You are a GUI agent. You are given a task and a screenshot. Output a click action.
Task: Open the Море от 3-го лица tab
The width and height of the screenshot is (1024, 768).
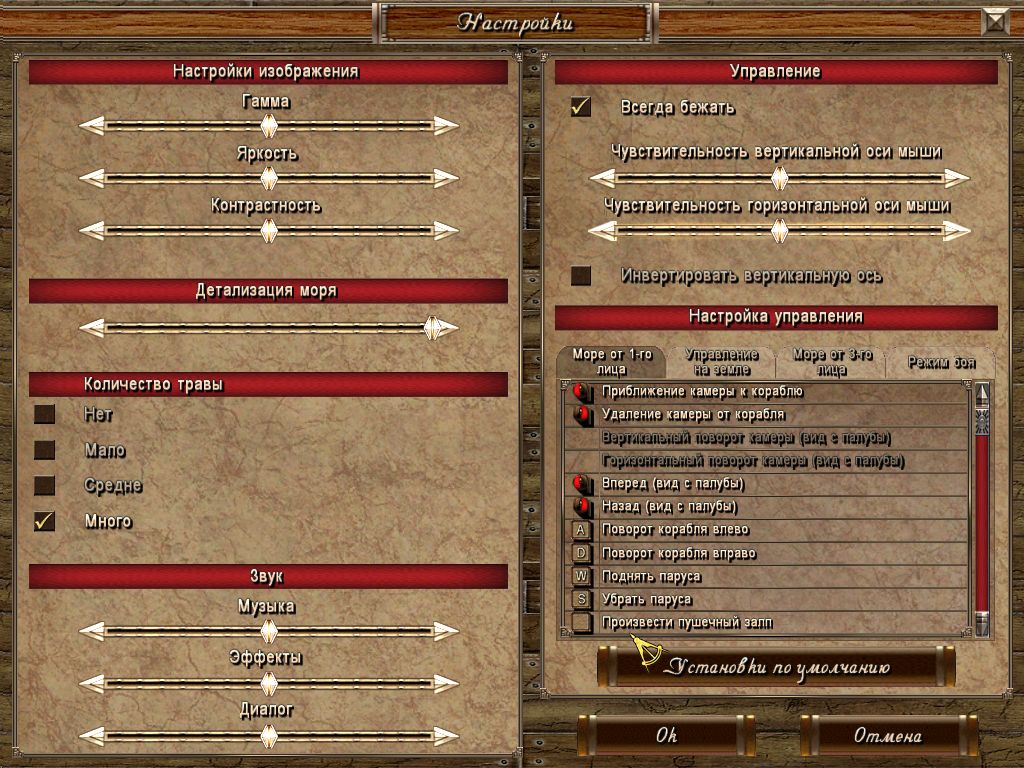pyautogui.click(x=832, y=362)
